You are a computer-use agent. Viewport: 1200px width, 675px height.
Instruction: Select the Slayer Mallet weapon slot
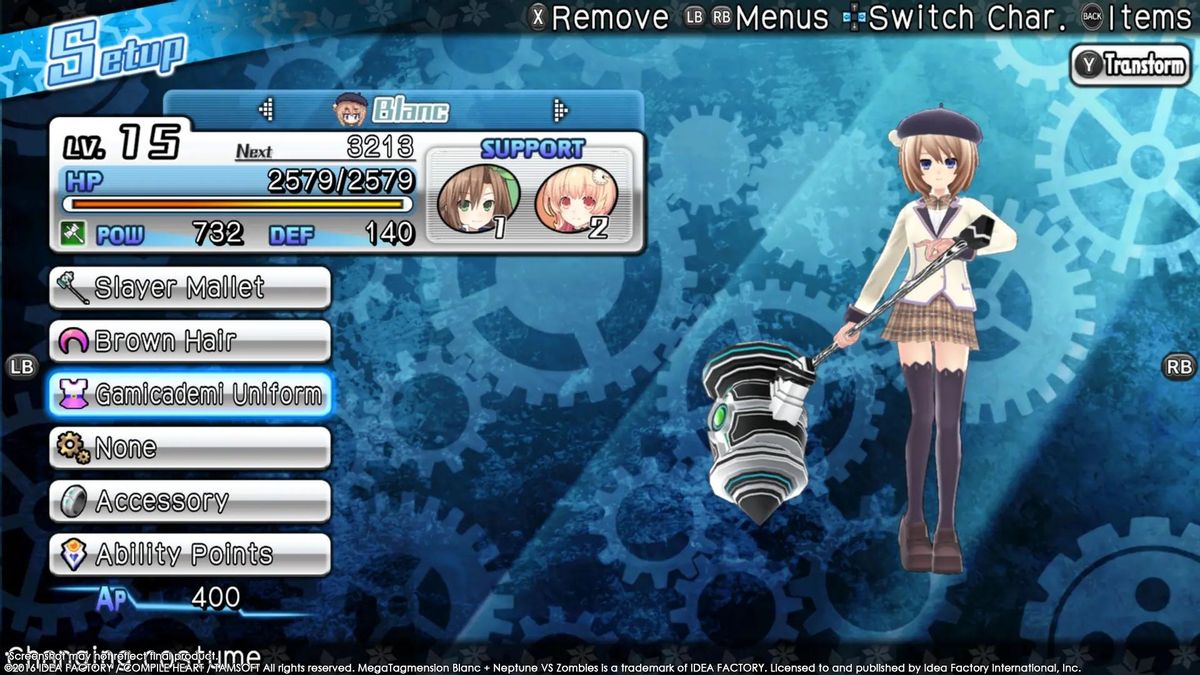click(x=190, y=288)
